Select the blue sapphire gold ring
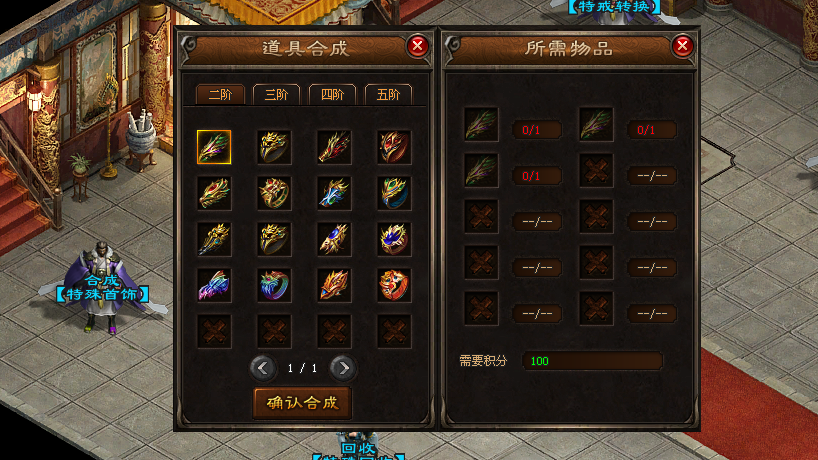The image size is (818, 460). [394, 239]
